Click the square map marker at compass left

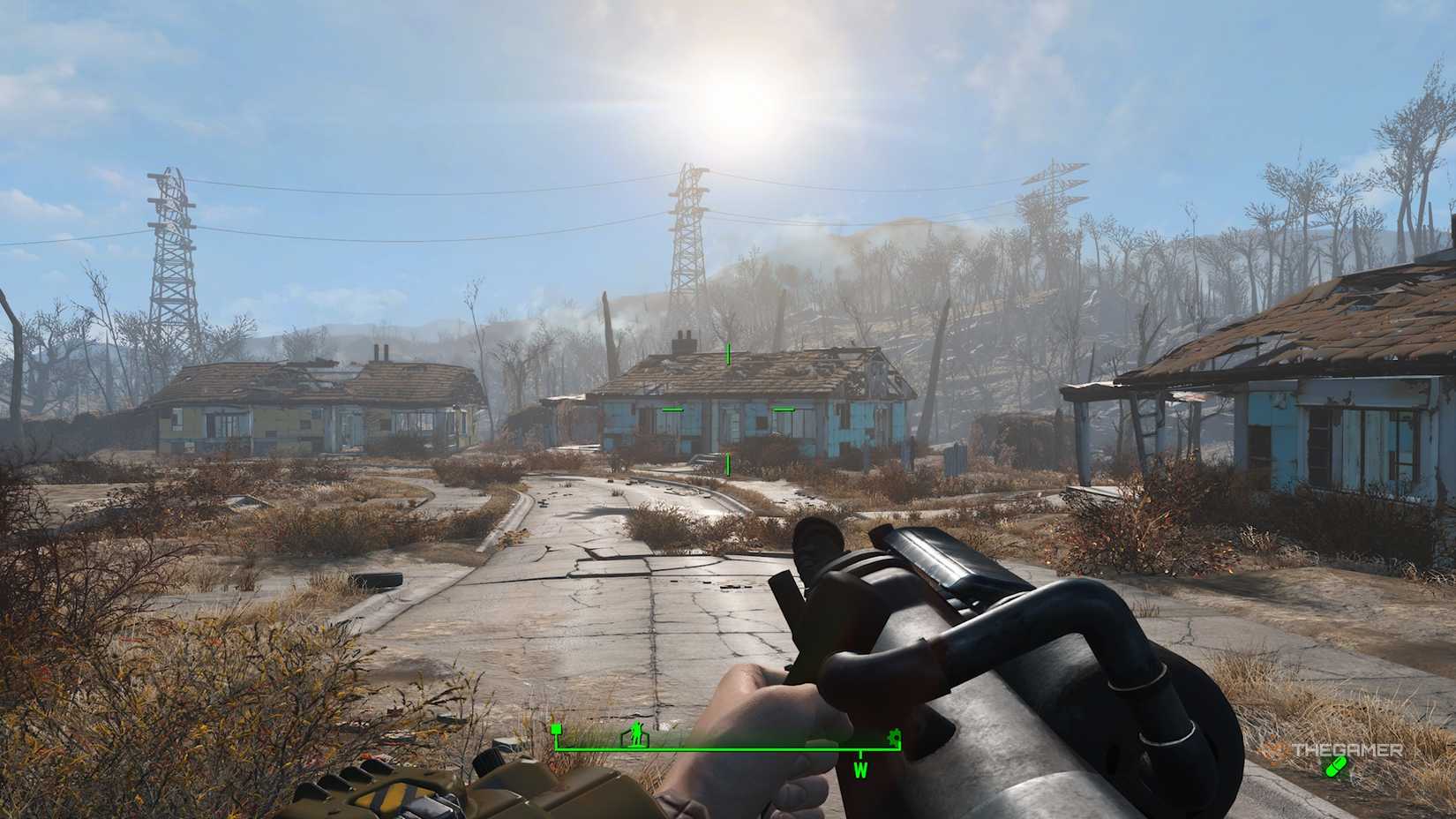click(x=555, y=728)
